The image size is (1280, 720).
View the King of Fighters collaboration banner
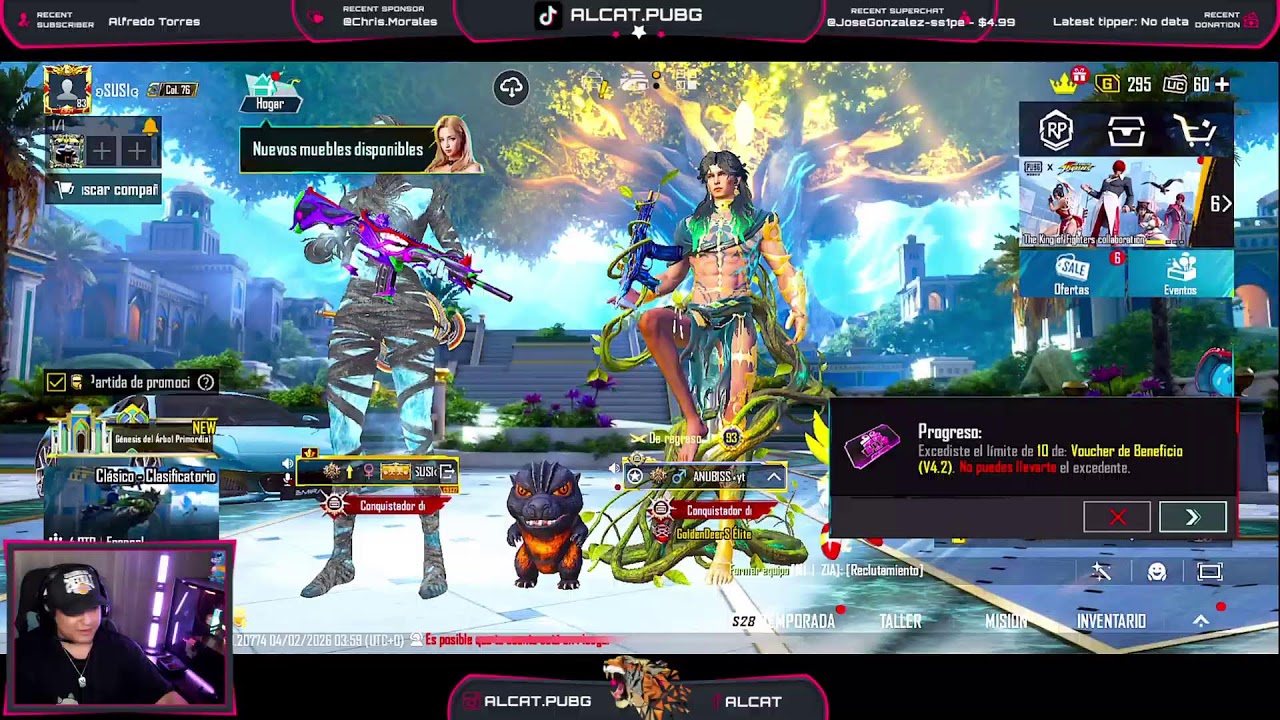click(1115, 203)
